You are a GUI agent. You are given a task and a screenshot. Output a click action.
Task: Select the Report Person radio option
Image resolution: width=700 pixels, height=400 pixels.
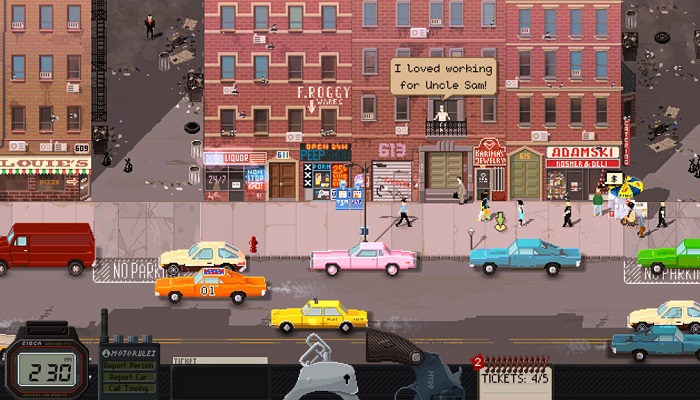129,365
